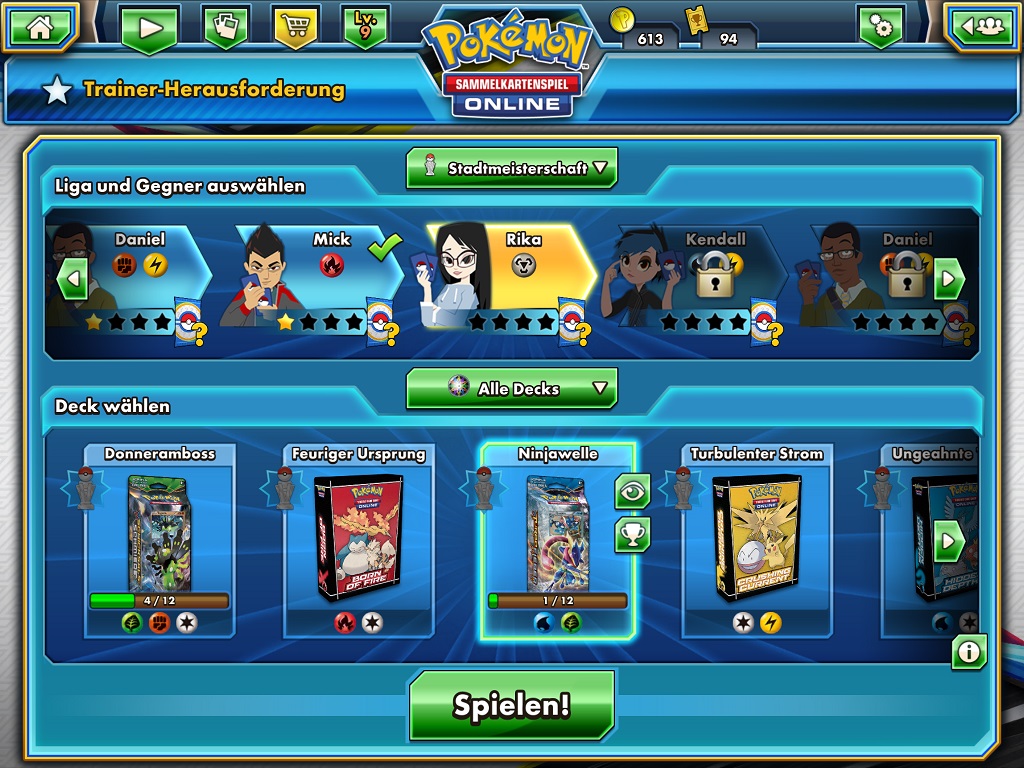Image resolution: width=1024 pixels, height=768 pixels.
Task: Choose the Feuriger Ursprung deck
Action: [x=358, y=540]
